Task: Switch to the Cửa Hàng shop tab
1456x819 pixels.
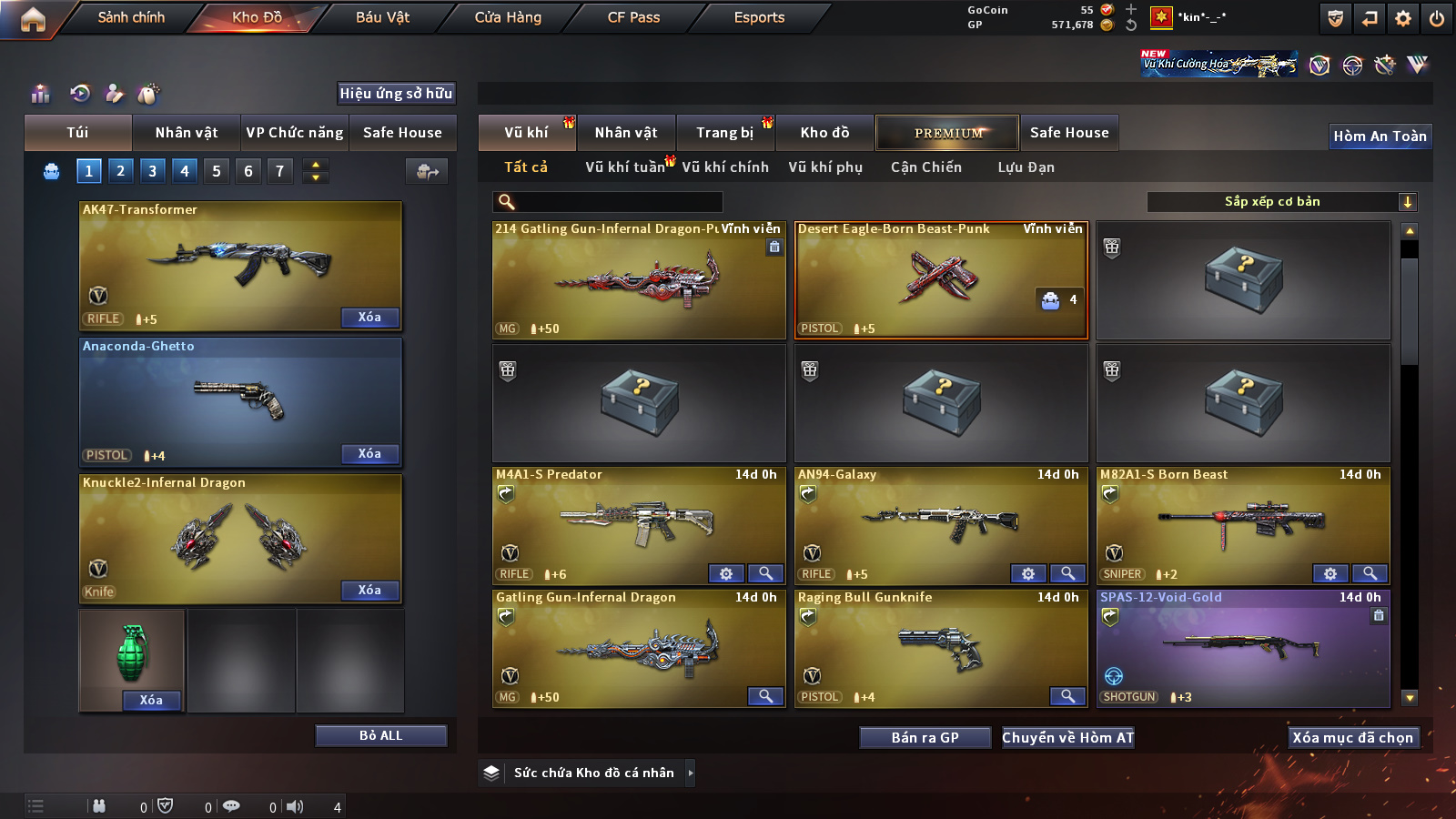Action: pos(508,17)
